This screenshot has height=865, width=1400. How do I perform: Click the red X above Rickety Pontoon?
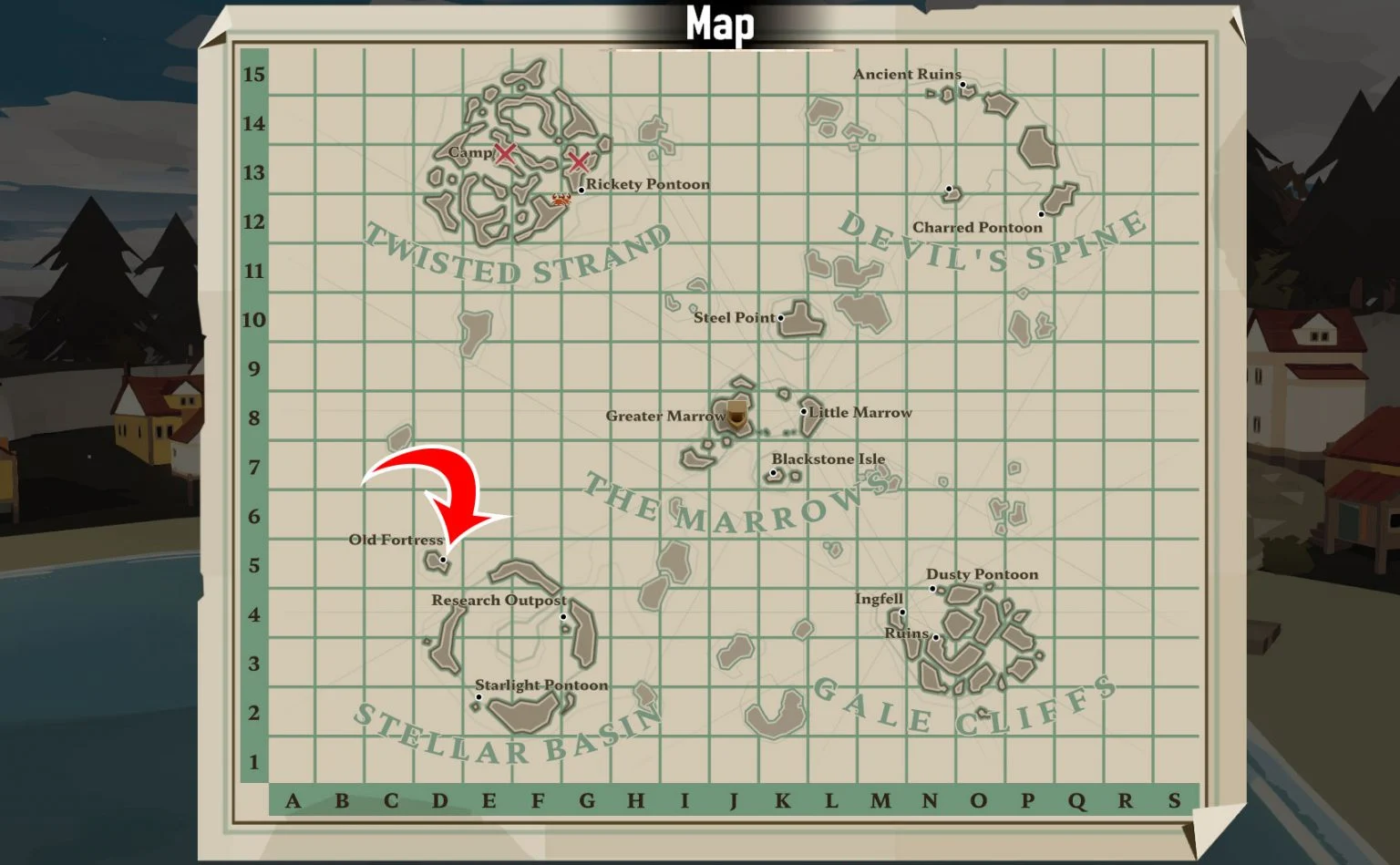(580, 164)
